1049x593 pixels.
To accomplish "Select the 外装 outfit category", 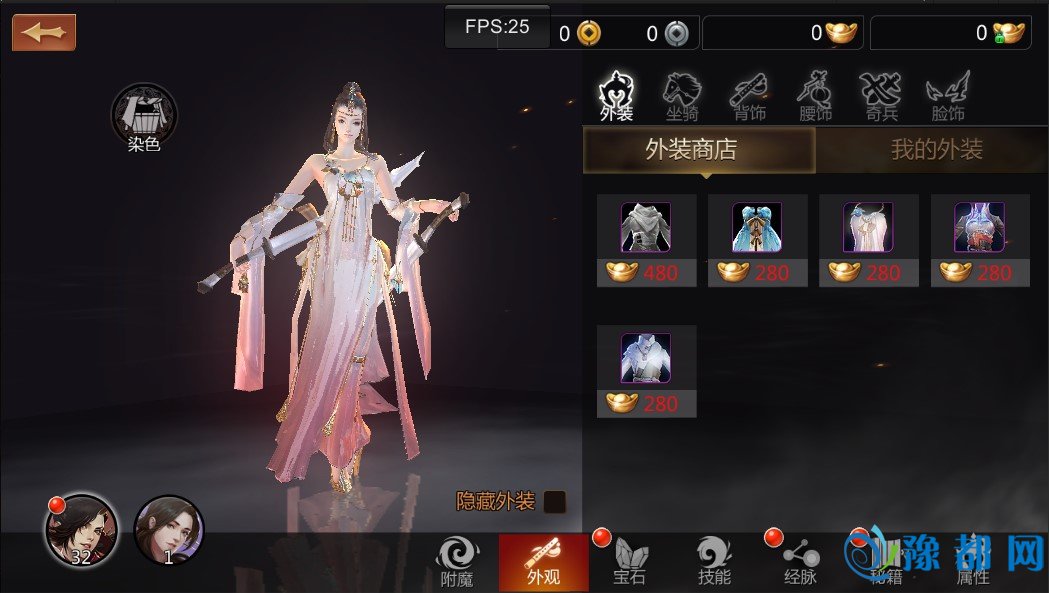I will [x=617, y=97].
